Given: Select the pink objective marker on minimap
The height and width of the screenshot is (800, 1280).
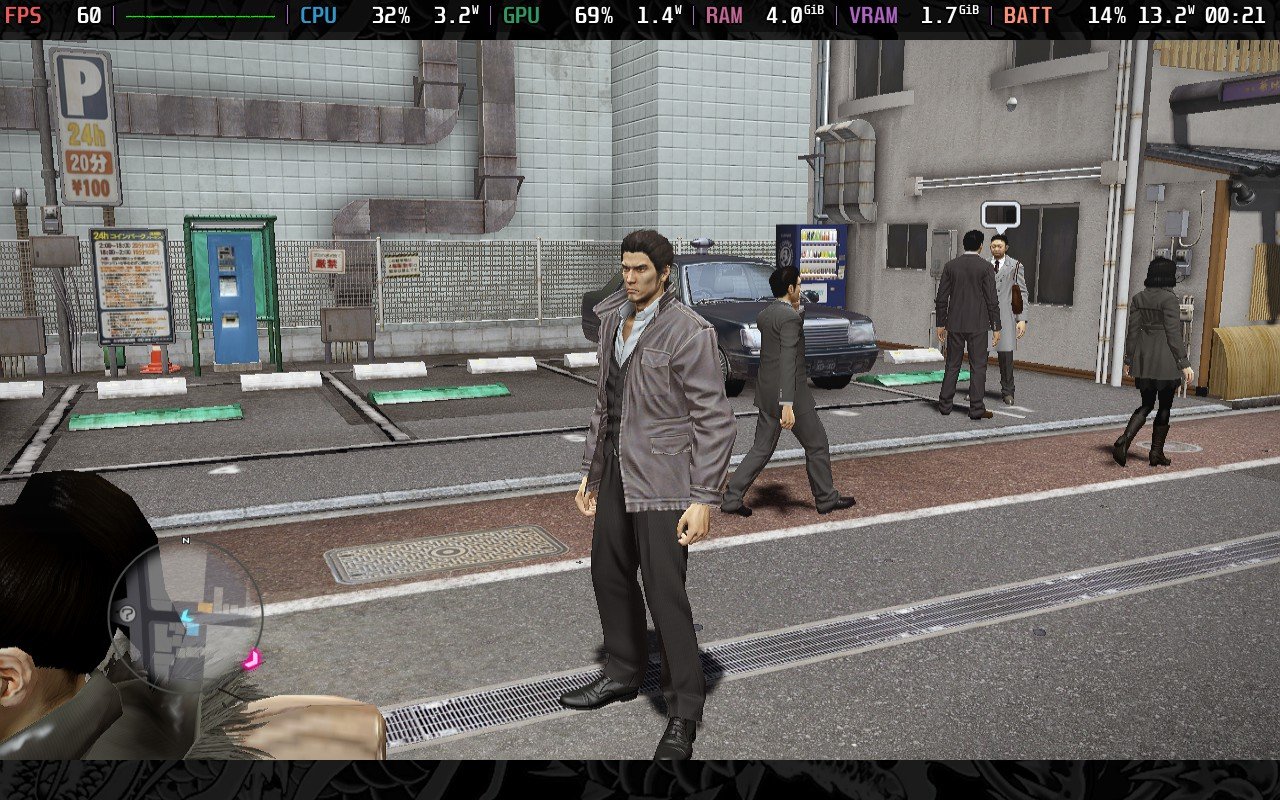Looking at the screenshot, I should [251, 658].
